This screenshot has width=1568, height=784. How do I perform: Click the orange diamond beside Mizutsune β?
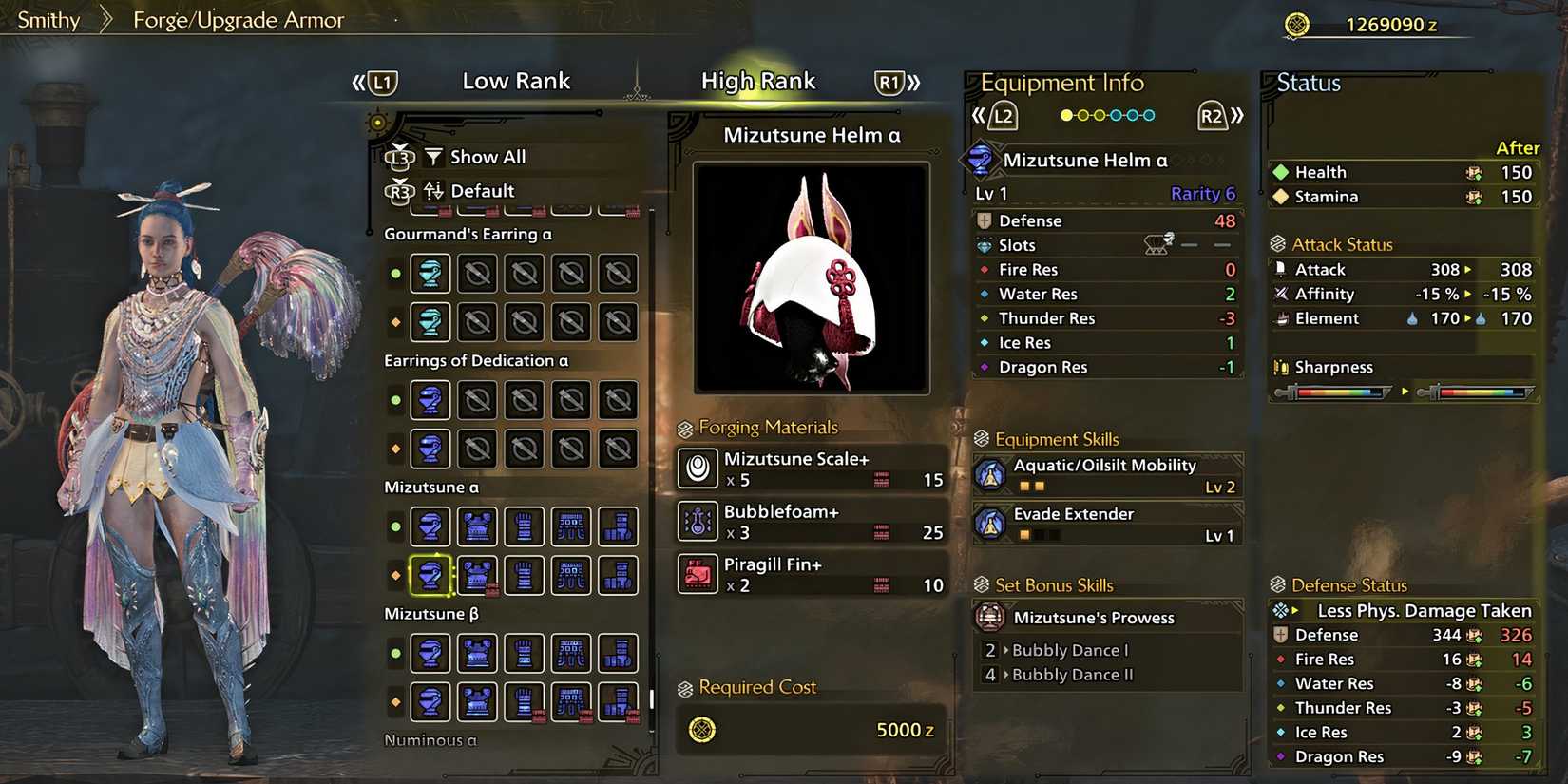click(x=395, y=702)
